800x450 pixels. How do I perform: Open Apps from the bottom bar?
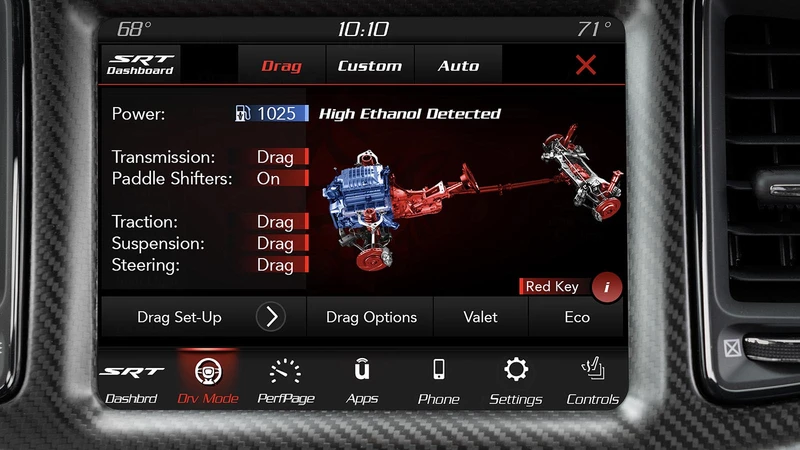(x=362, y=381)
